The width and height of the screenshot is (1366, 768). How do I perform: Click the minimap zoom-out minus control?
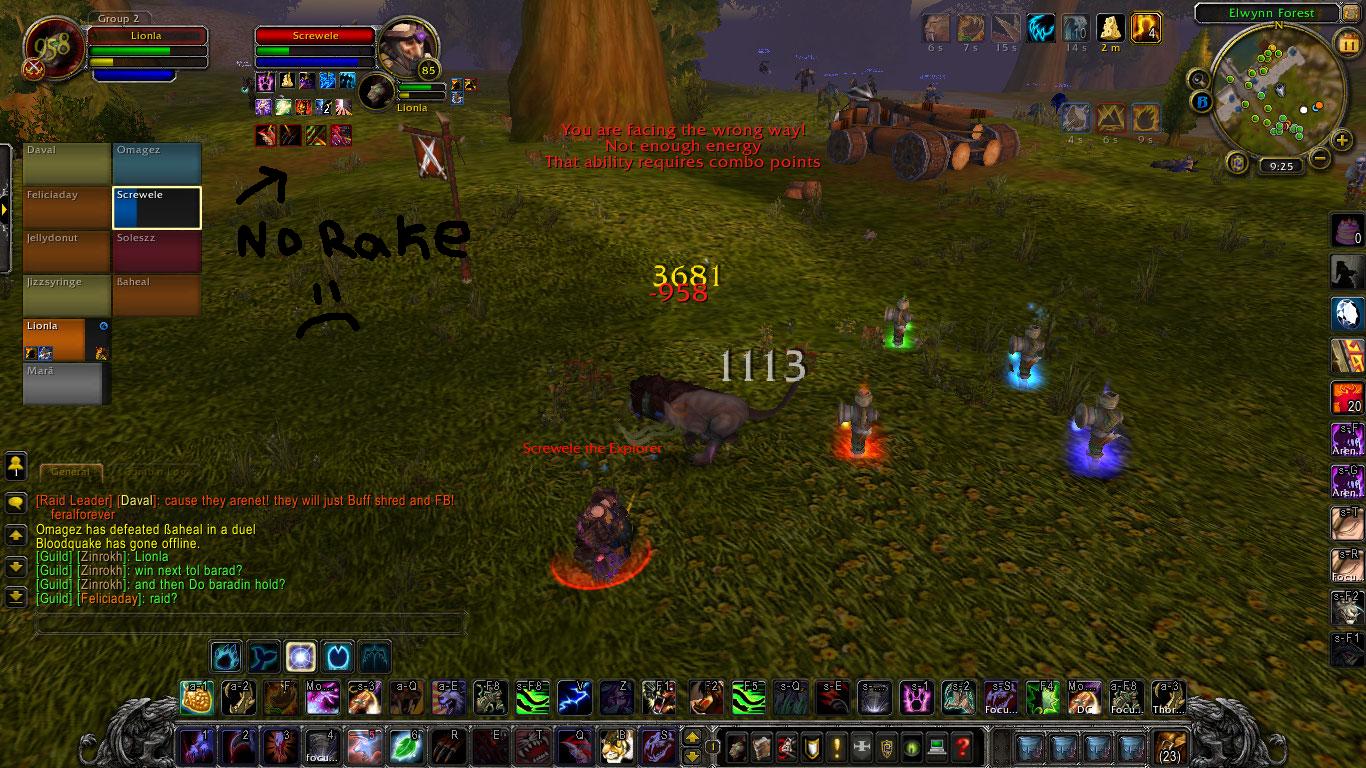[1319, 158]
